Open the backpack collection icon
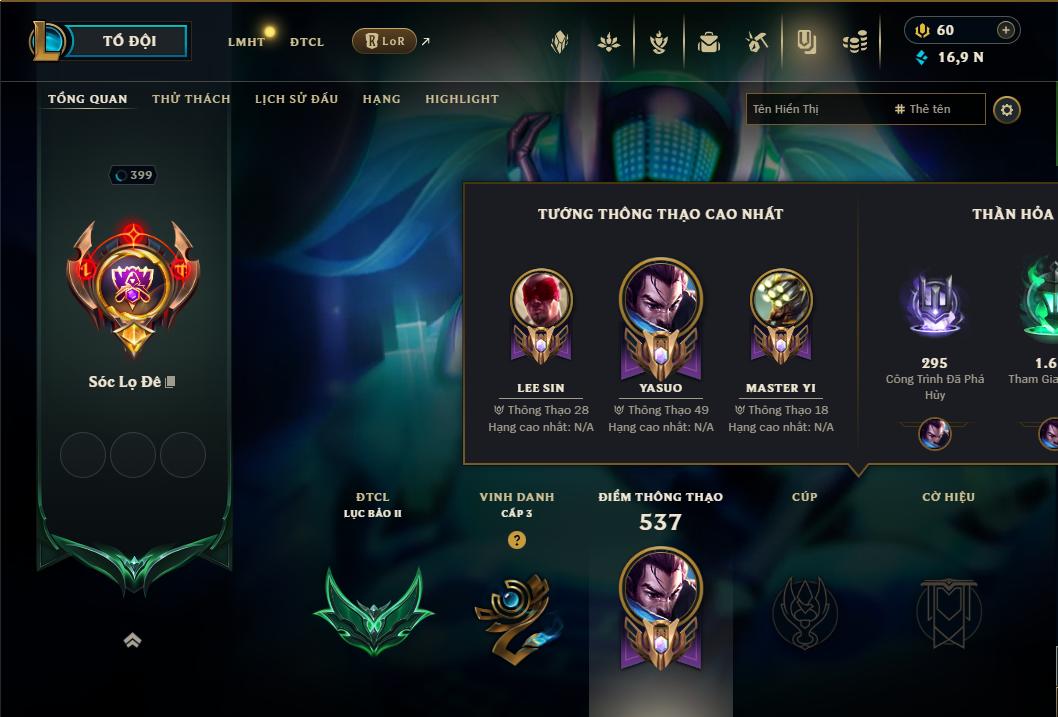The image size is (1058, 717). coord(709,42)
